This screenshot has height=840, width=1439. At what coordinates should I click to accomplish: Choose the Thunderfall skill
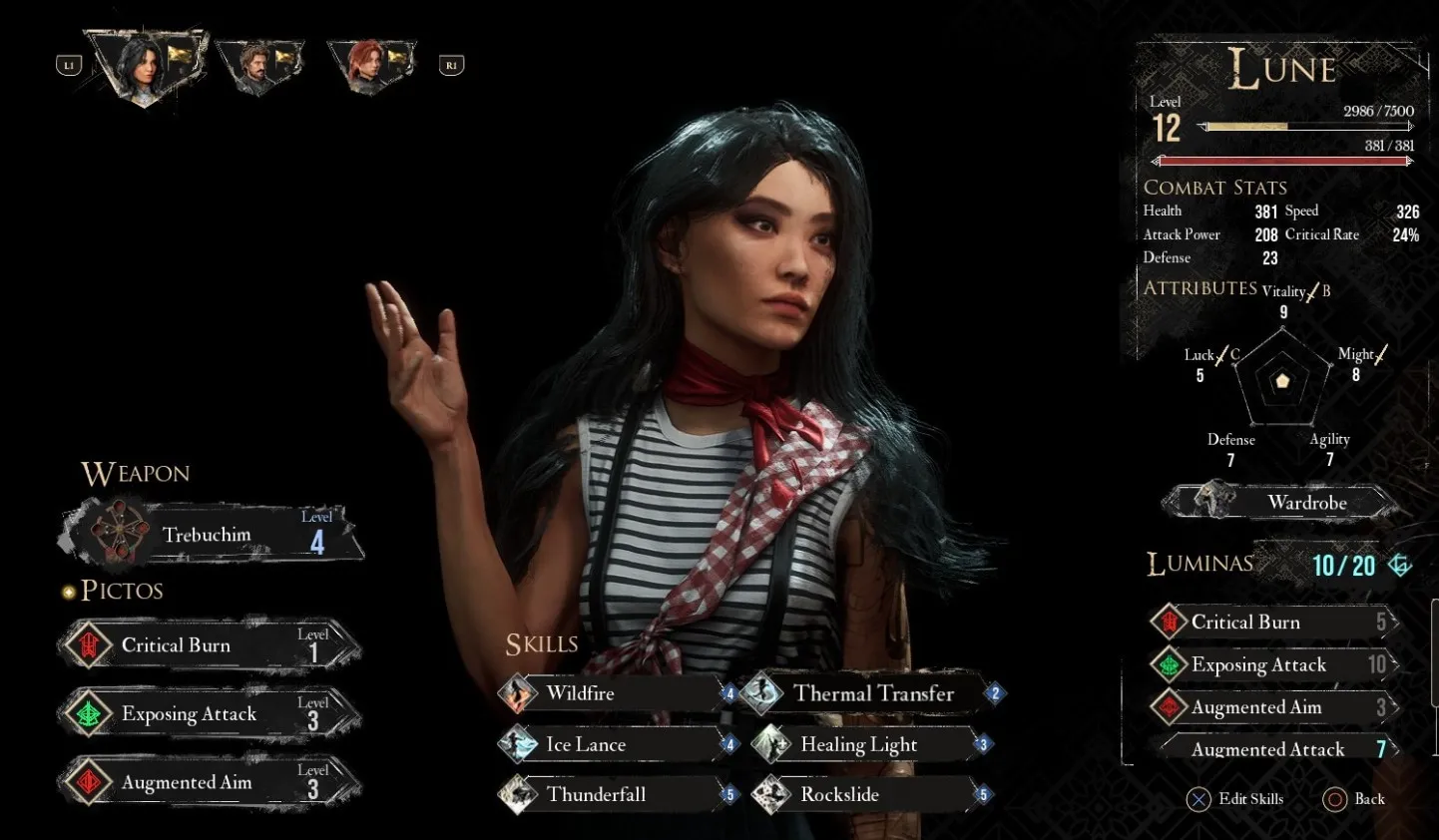click(616, 795)
